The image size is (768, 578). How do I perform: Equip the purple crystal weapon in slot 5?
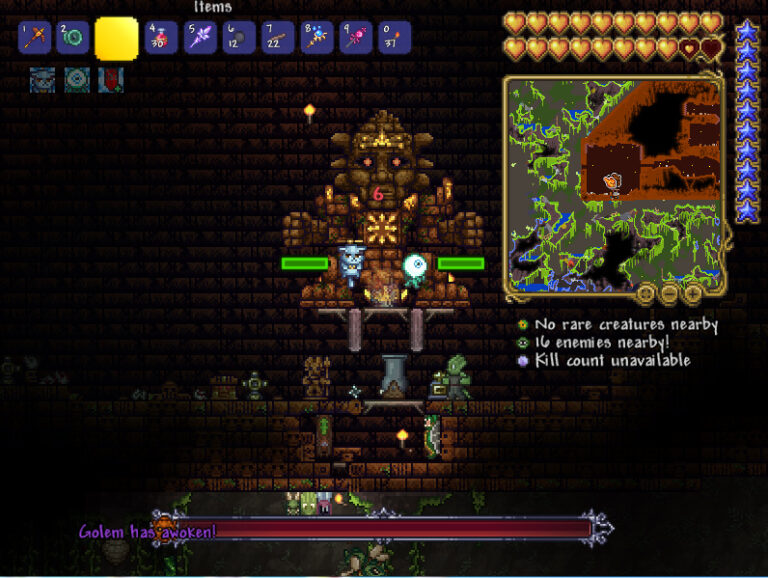[197, 38]
